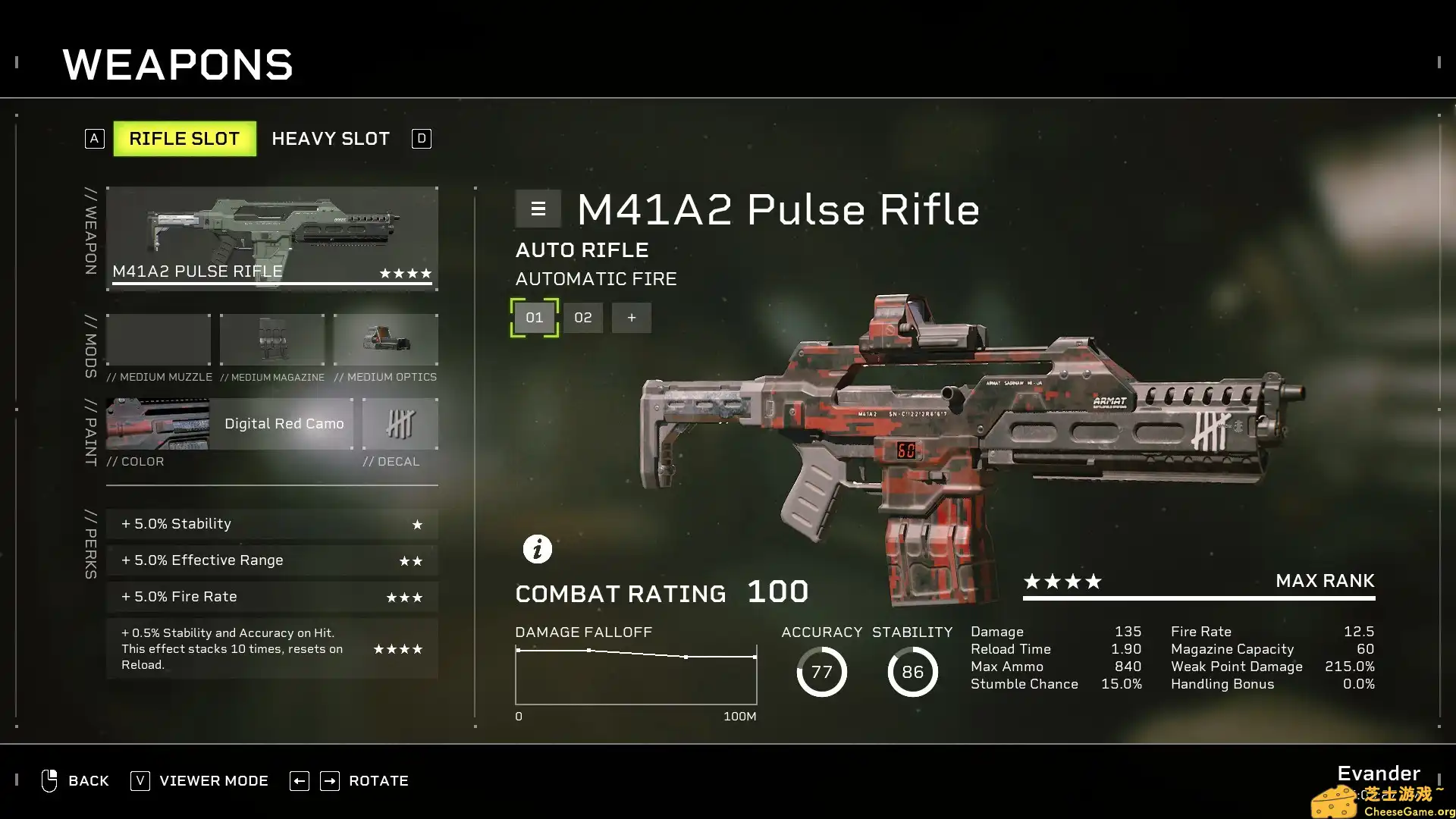Click the right rotate arrow icon
Image resolution: width=1456 pixels, height=819 pixels.
click(330, 780)
